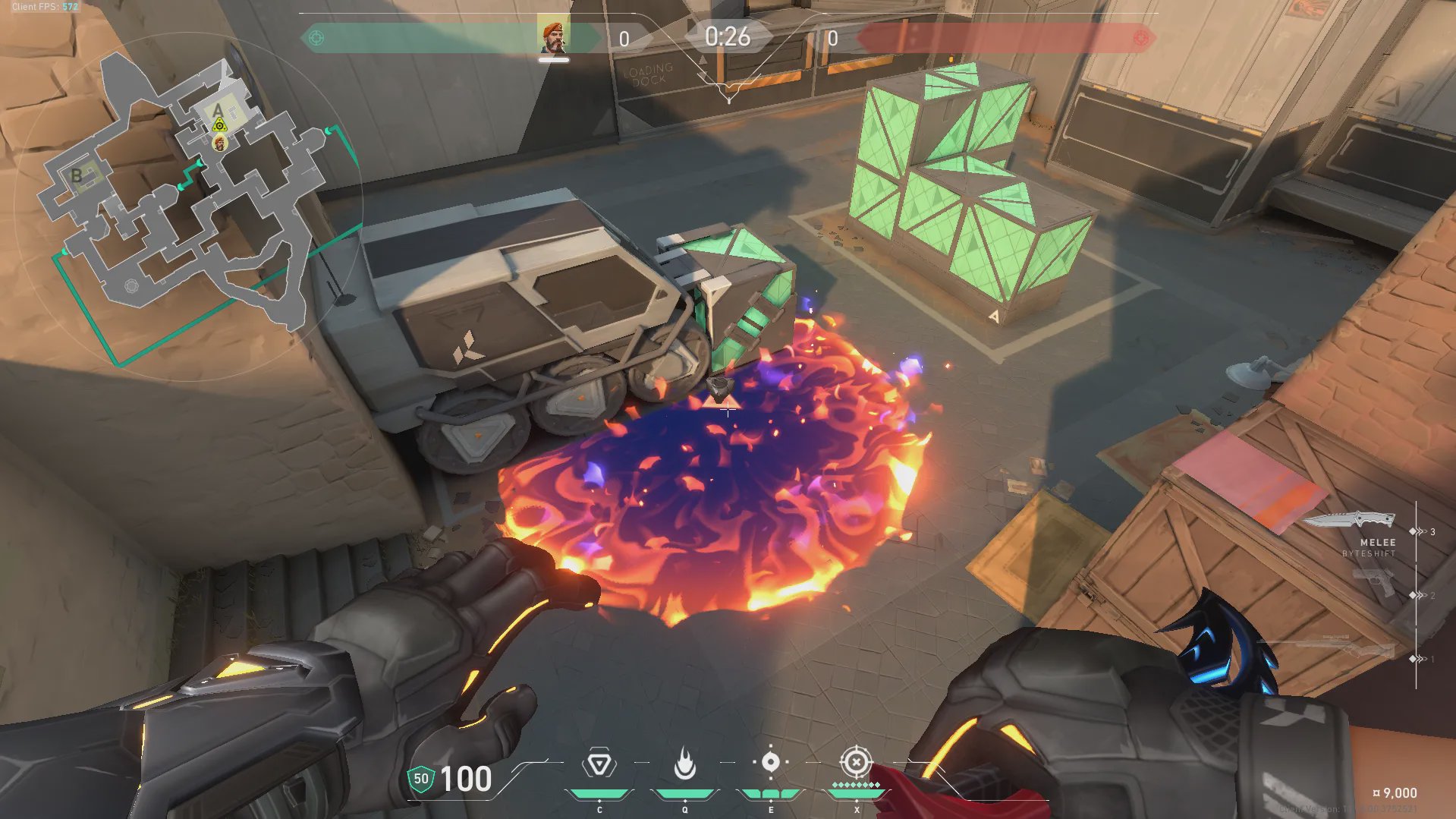Switch to the pistol sidearm slot
The width and height of the screenshot is (1456, 819).
tap(1375, 582)
